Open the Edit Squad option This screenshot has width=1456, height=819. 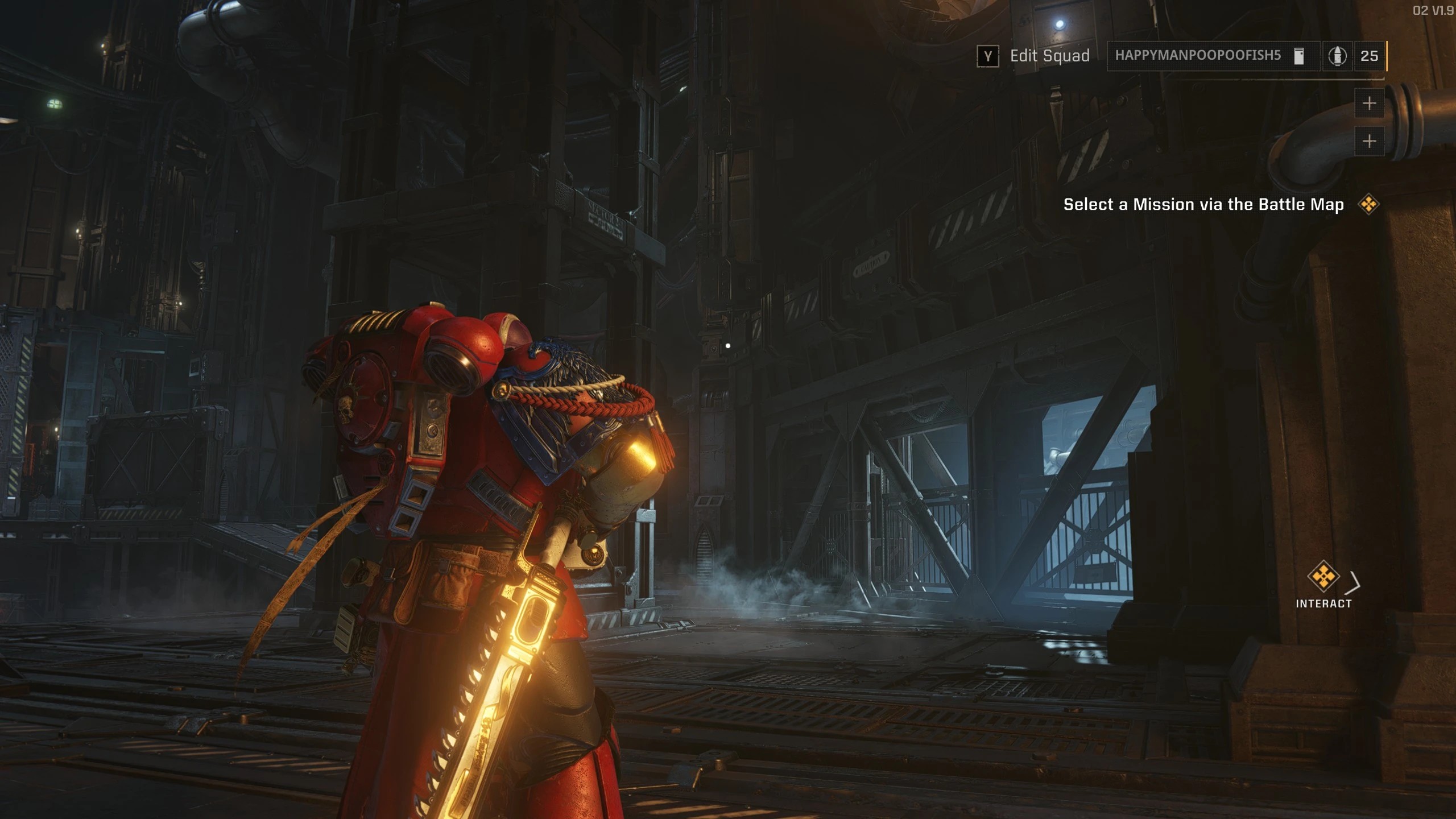pos(1033,56)
